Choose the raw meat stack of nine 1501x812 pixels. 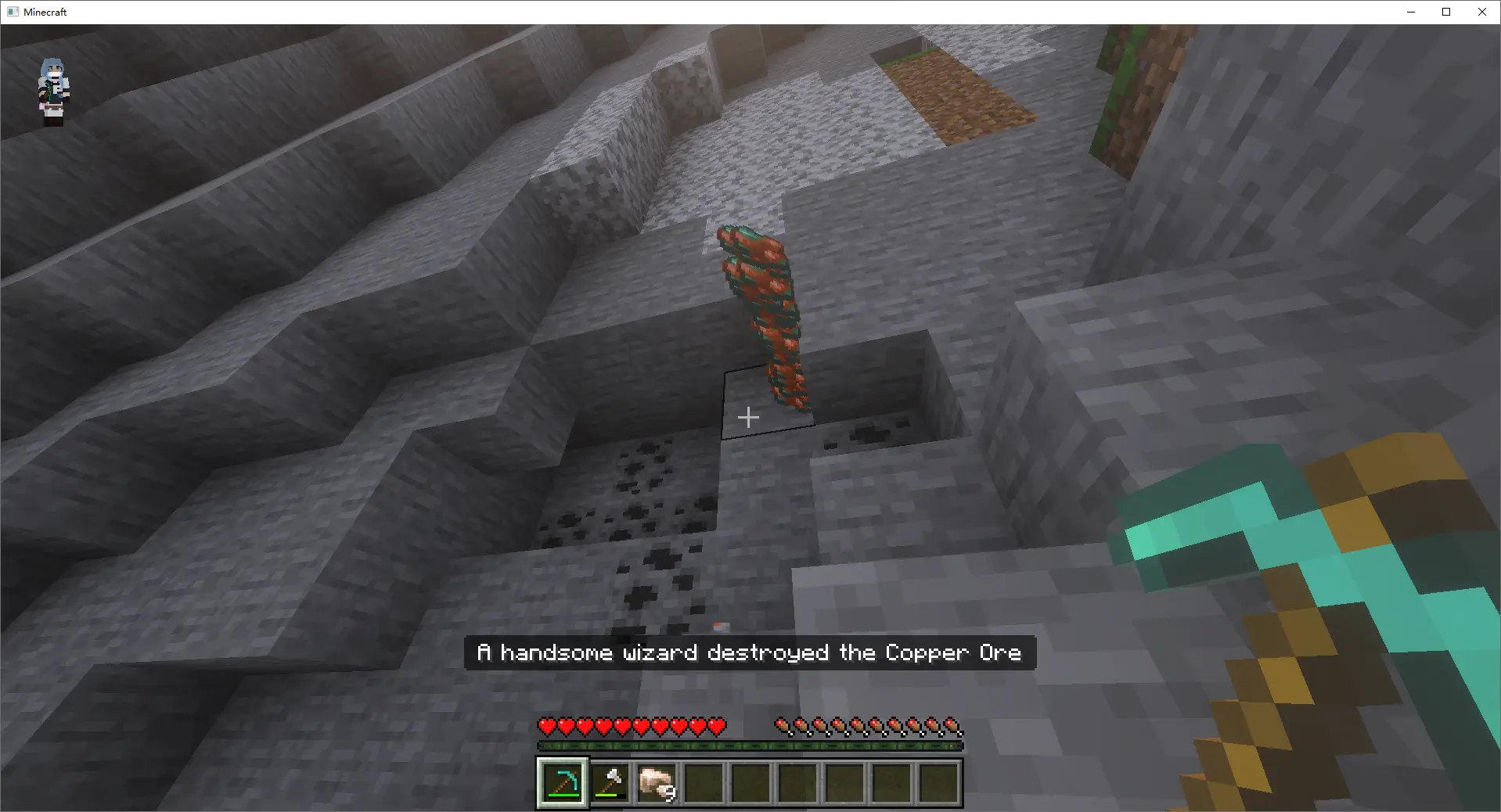pos(657,782)
